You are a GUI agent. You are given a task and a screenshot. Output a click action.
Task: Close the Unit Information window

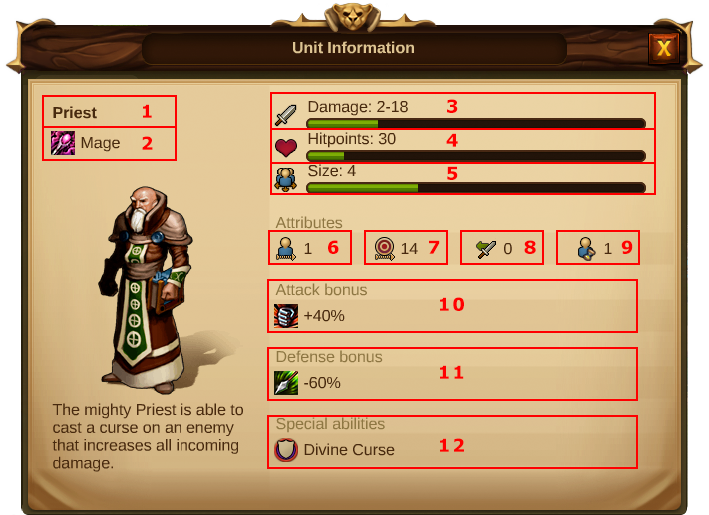[x=663, y=48]
